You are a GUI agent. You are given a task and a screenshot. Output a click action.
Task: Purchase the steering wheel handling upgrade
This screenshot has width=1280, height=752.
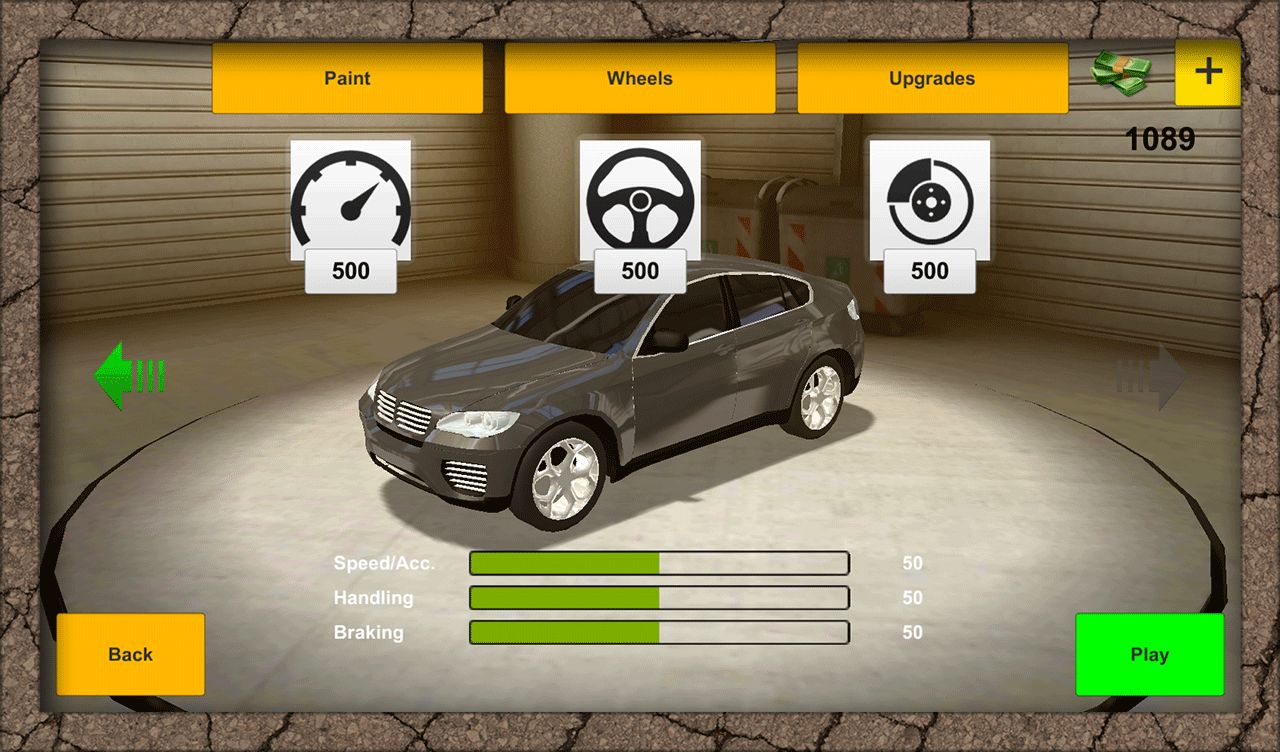tap(640, 215)
